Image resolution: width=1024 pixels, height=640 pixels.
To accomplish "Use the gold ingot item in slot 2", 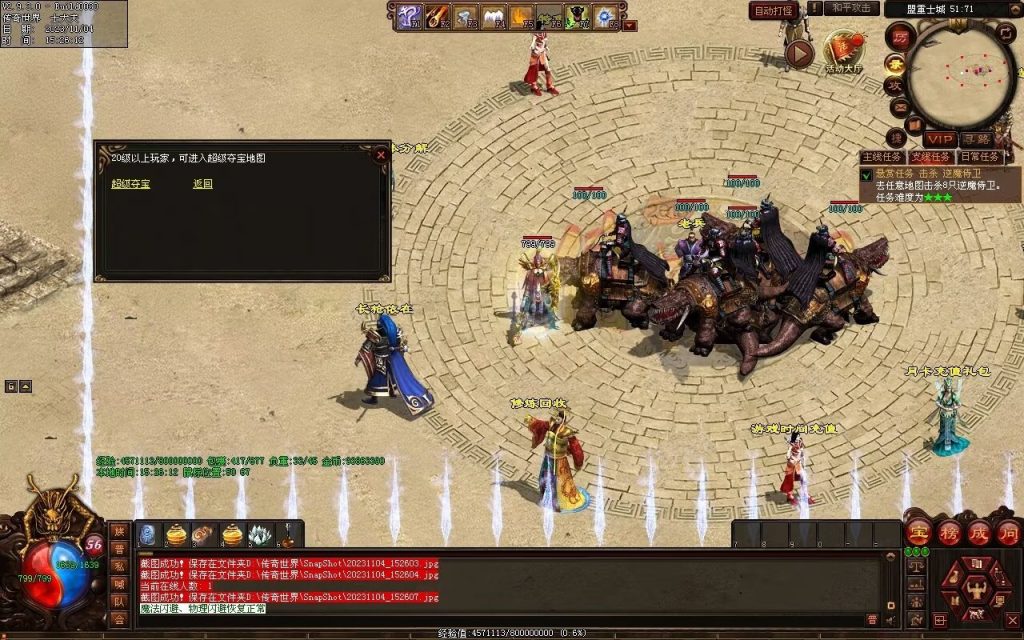I will pos(176,535).
